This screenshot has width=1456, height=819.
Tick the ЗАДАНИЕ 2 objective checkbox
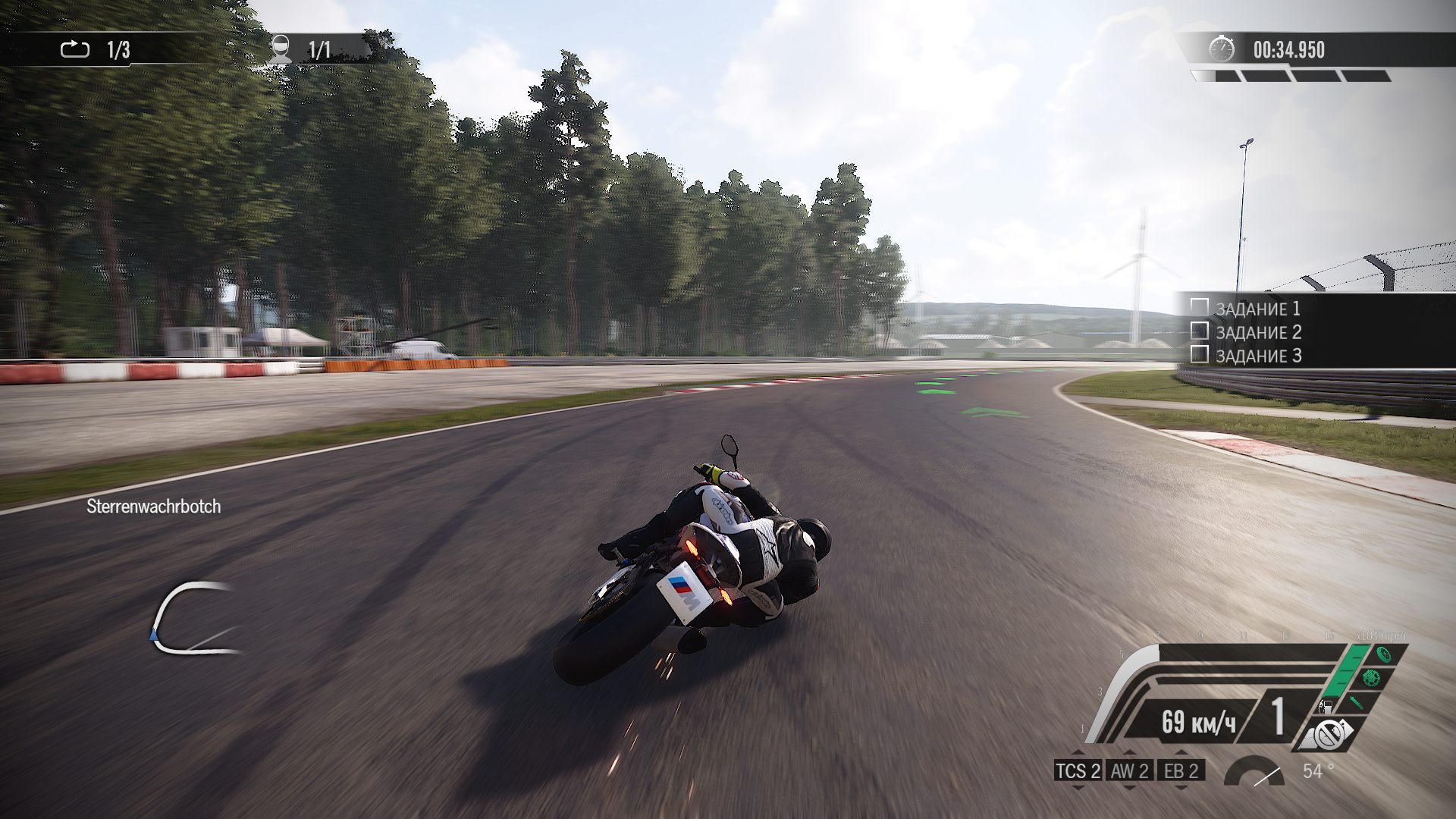click(1199, 331)
